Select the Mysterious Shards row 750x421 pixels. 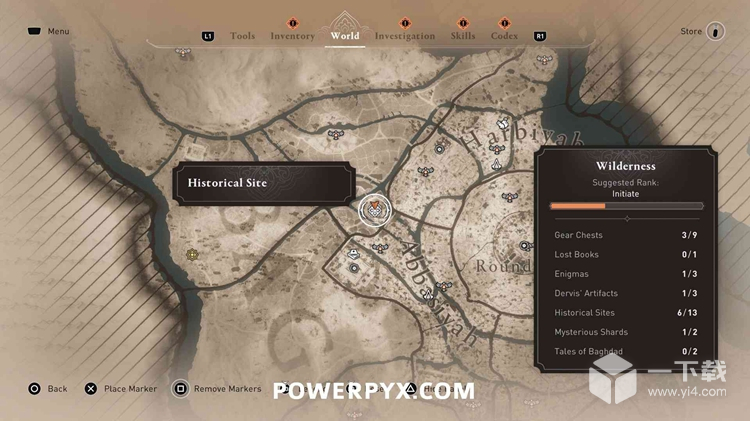(626, 332)
